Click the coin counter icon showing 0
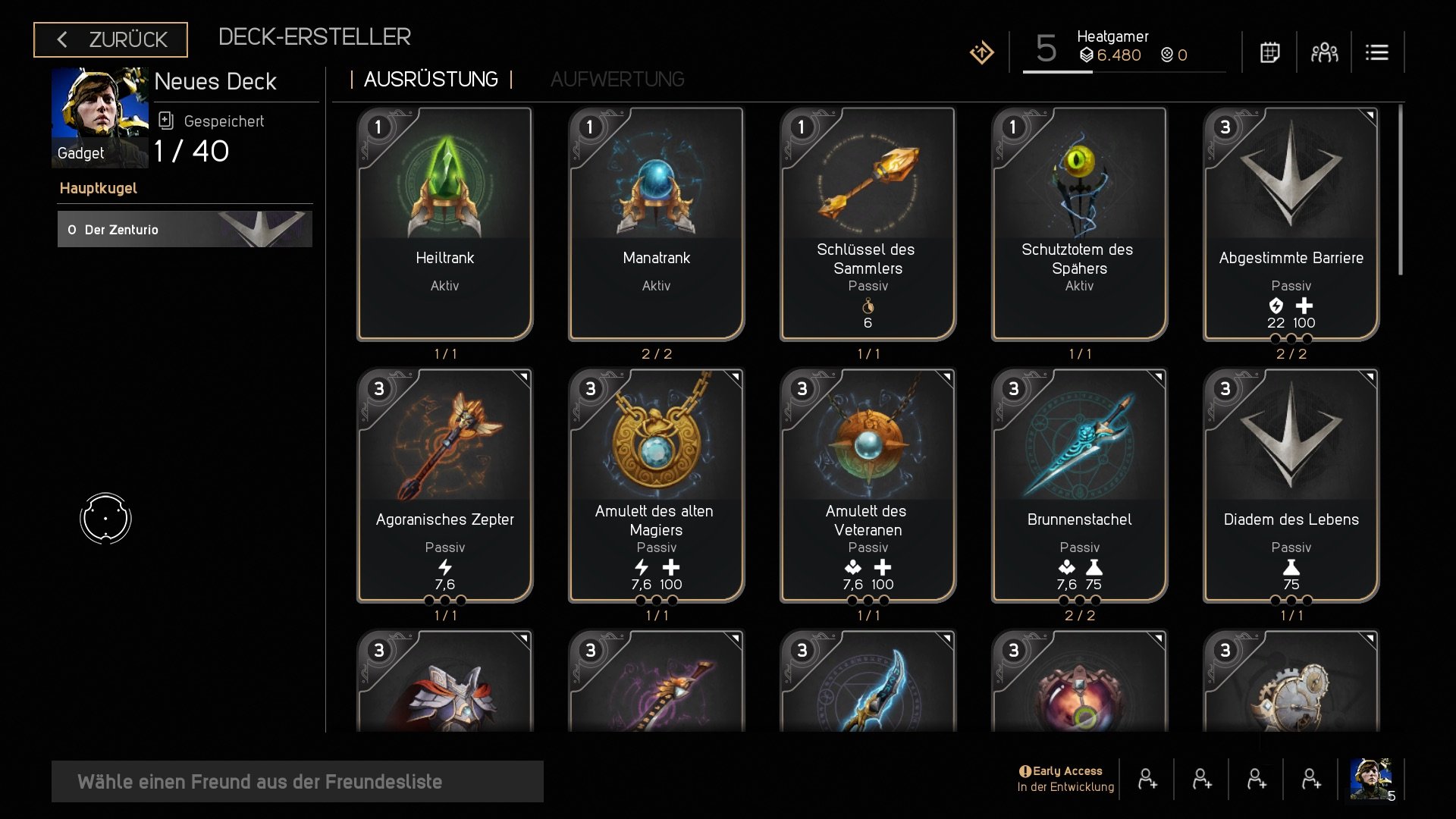Image resolution: width=1456 pixels, height=819 pixels. 1166,55
